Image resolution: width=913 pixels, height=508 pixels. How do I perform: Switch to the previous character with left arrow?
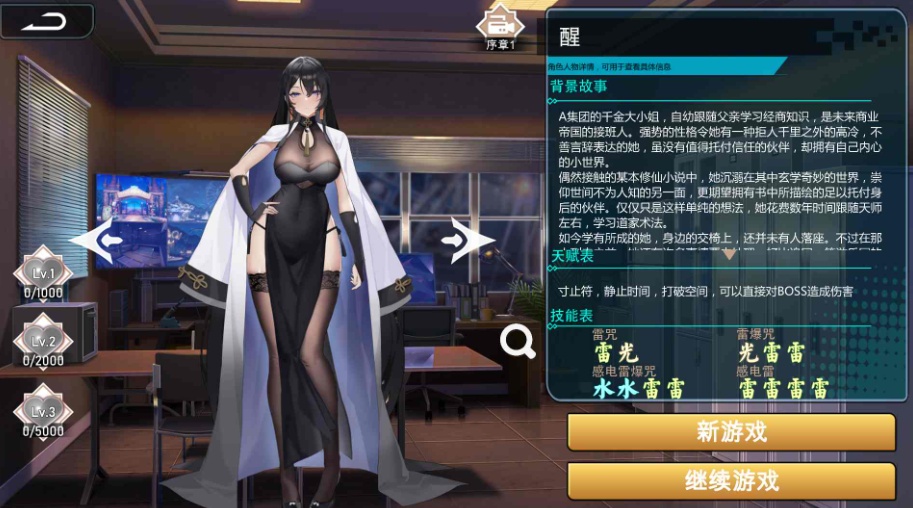pos(97,240)
